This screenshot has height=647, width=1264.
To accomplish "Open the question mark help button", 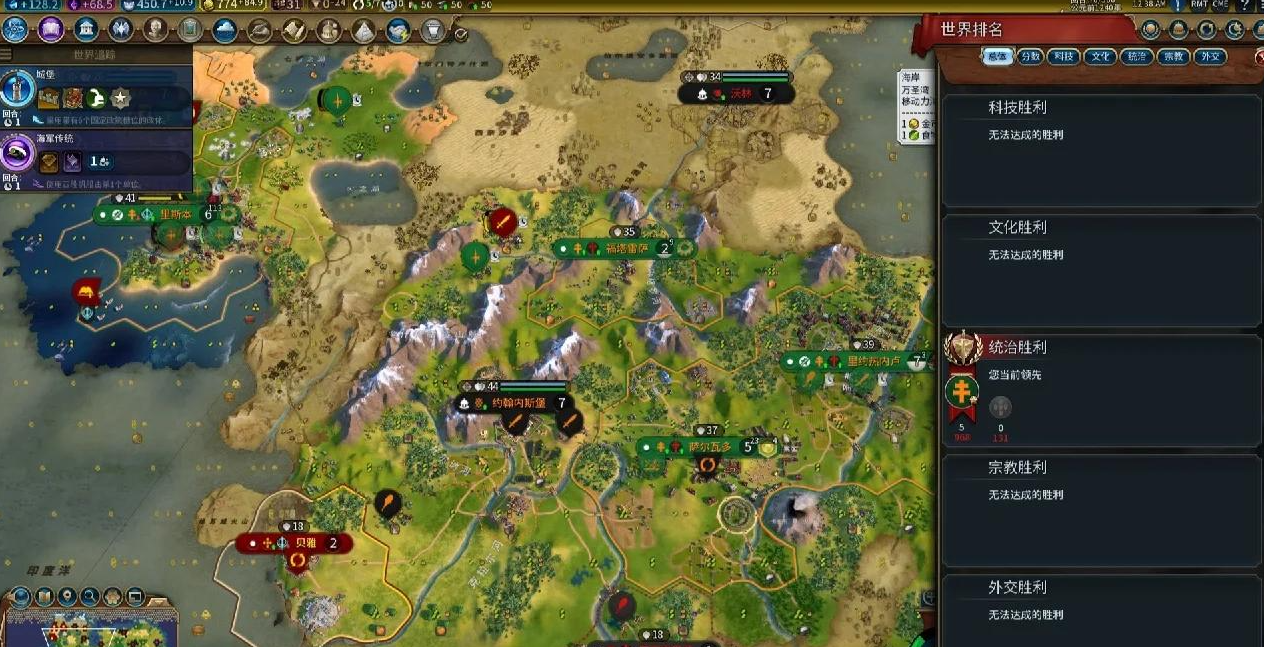I will (1244, 7).
